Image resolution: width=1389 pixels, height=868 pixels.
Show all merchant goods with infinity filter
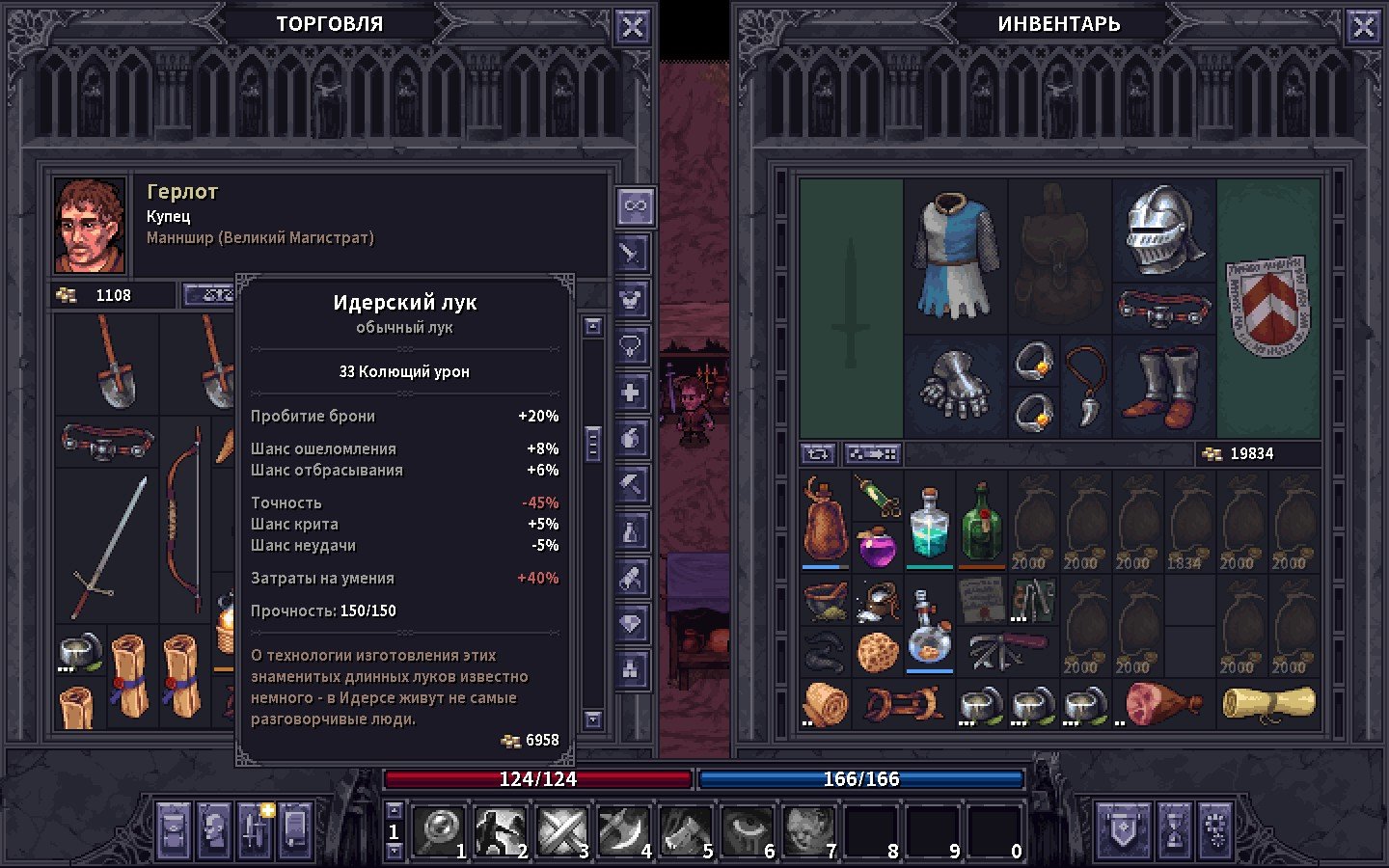[x=634, y=205]
